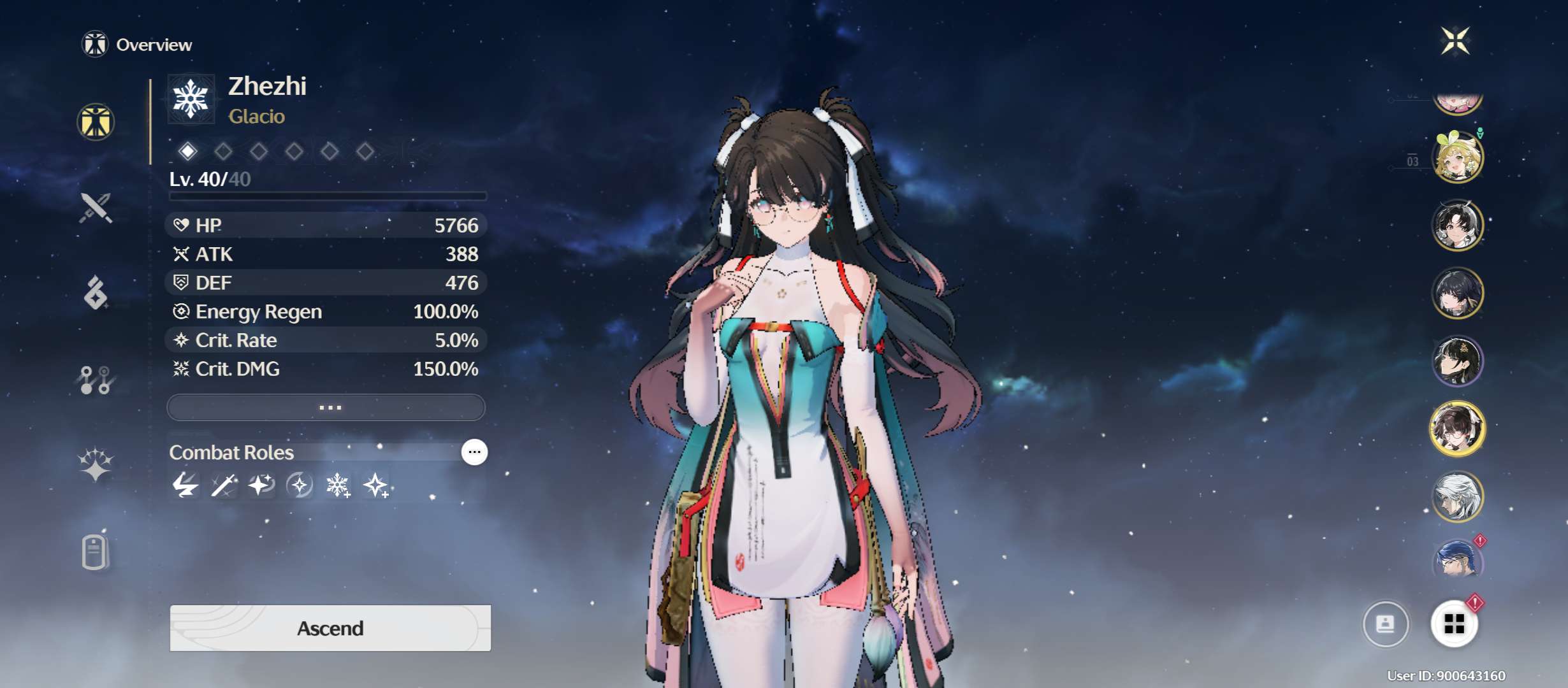Switch to the crossed swords Weapon tab
The height and width of the screenshot is (688, 1568).
pyautogui.click(x=96, y=208)
